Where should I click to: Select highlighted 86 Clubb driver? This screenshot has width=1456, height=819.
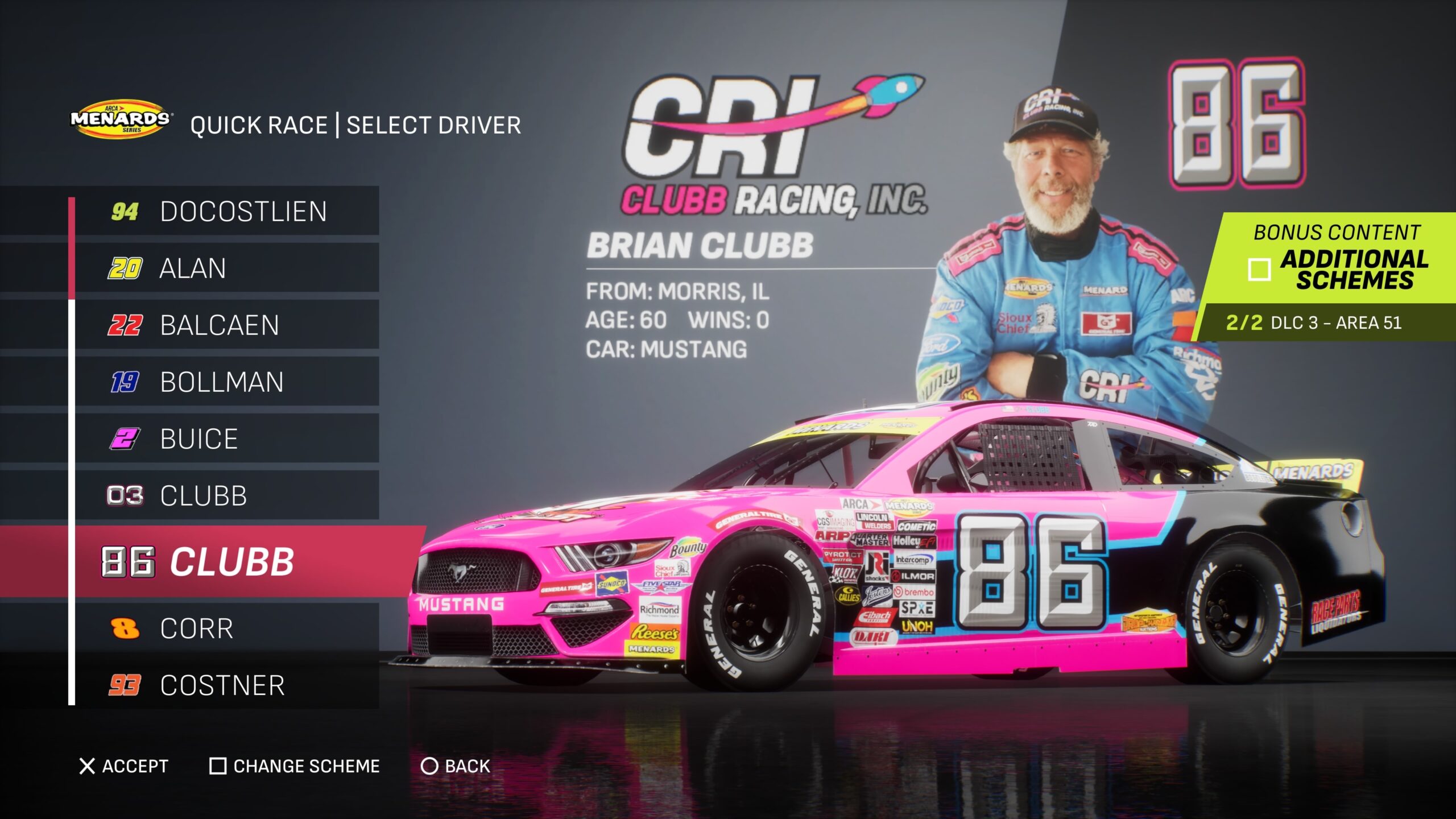pos(227,562)
